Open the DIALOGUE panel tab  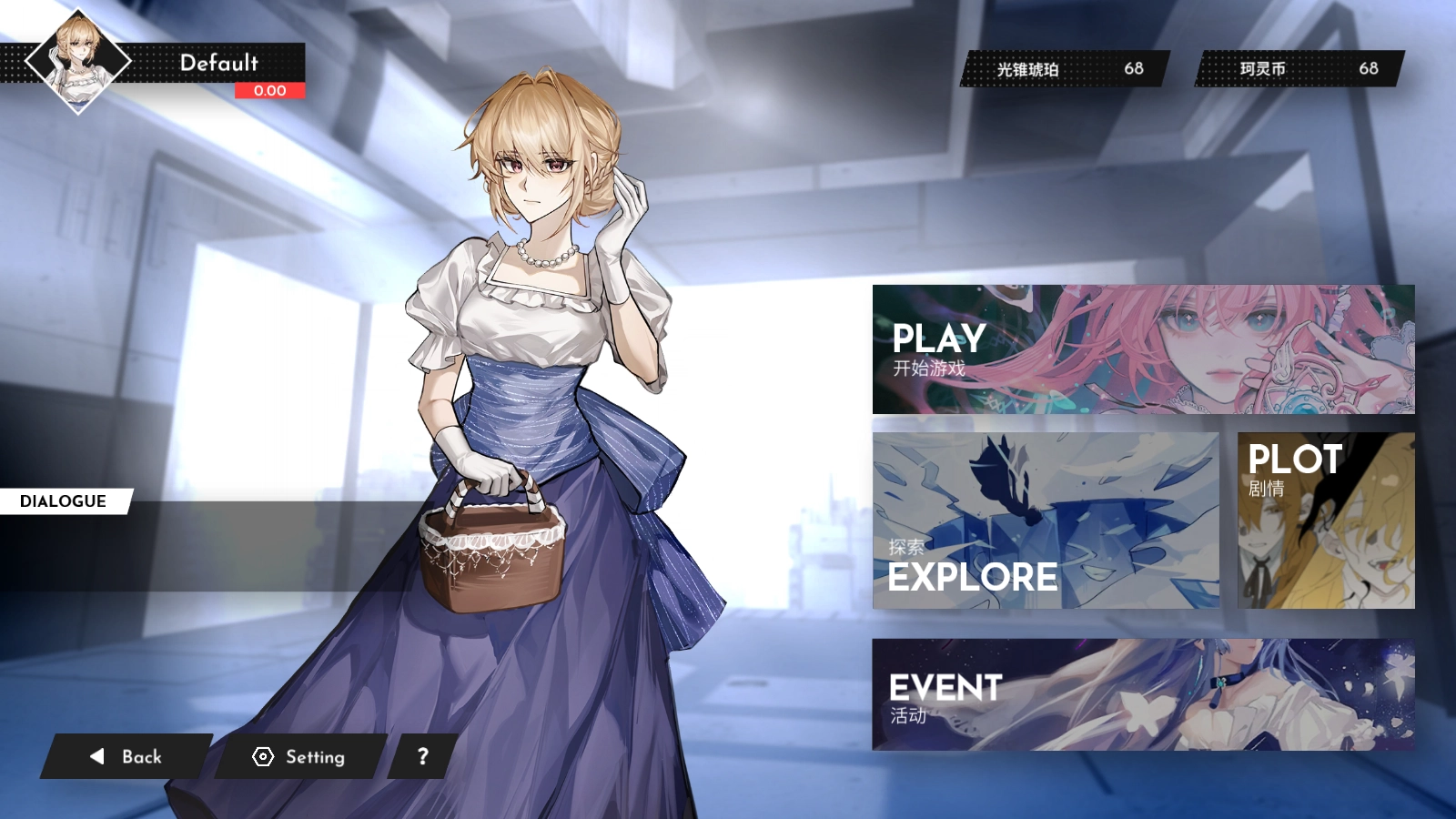(x=64, y=501)
